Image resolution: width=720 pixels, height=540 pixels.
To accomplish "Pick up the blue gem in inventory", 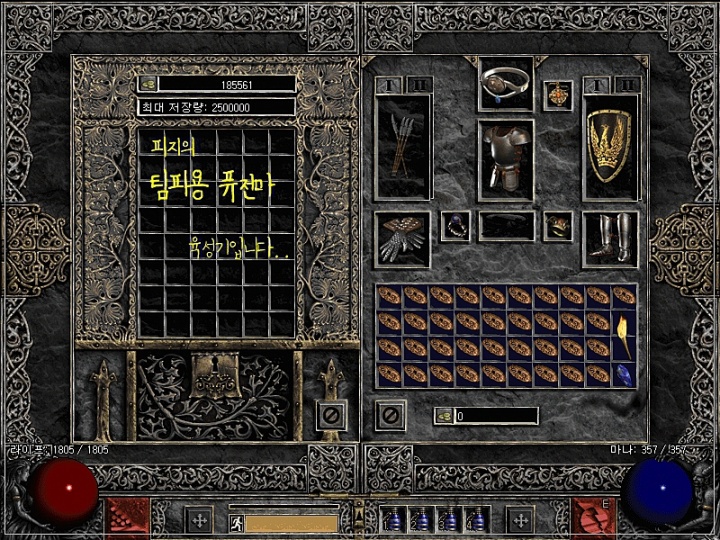I will 624,374.
